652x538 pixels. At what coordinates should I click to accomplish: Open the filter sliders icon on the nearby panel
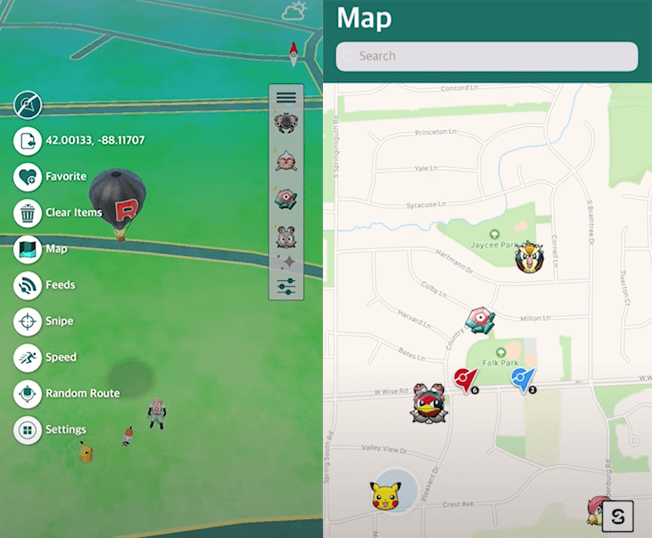coord(286,286)
